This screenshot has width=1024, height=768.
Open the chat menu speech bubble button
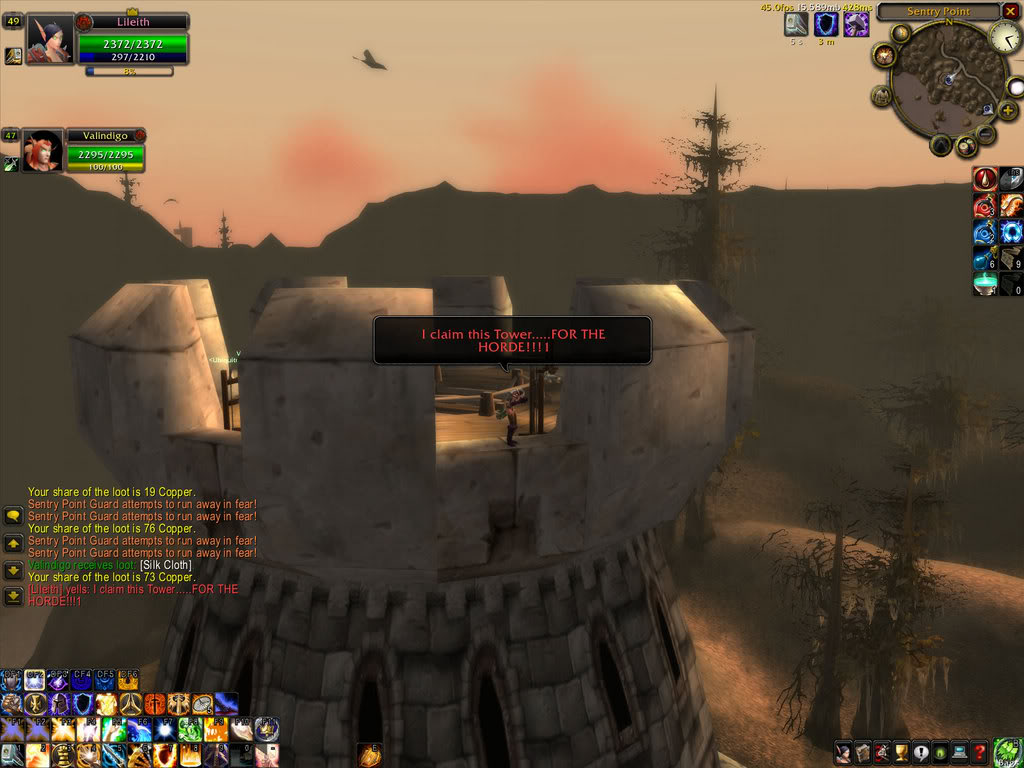pyautogui.click(x=14, y=517)
